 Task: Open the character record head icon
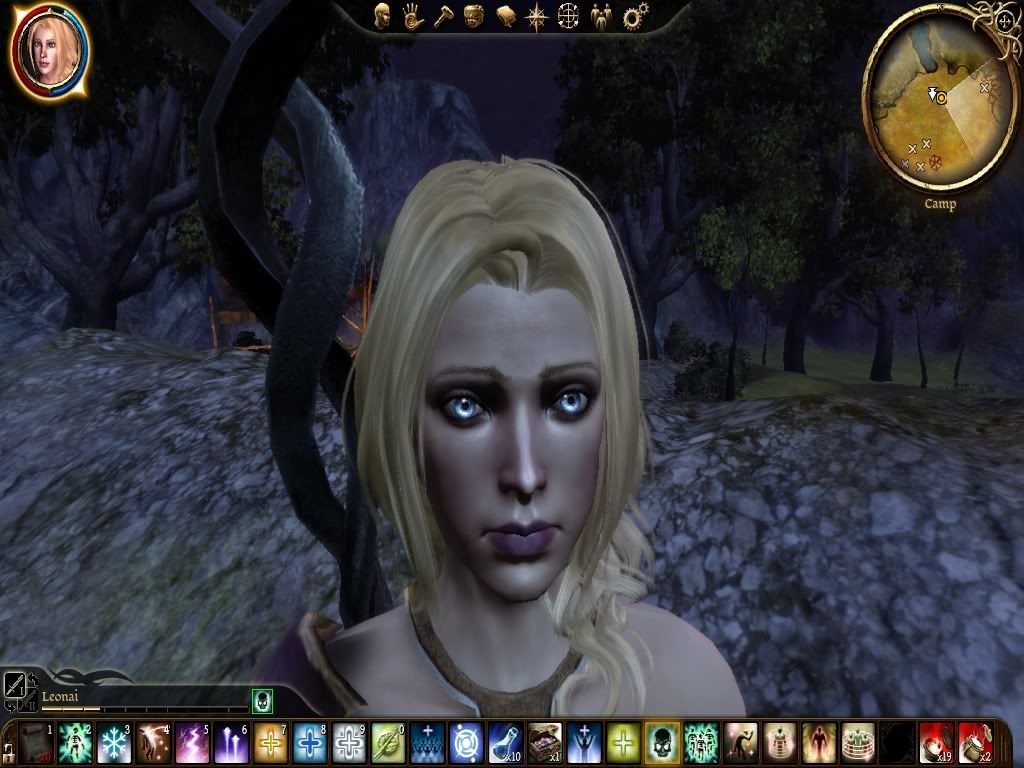pyautogui.click(x=381, y=16)
